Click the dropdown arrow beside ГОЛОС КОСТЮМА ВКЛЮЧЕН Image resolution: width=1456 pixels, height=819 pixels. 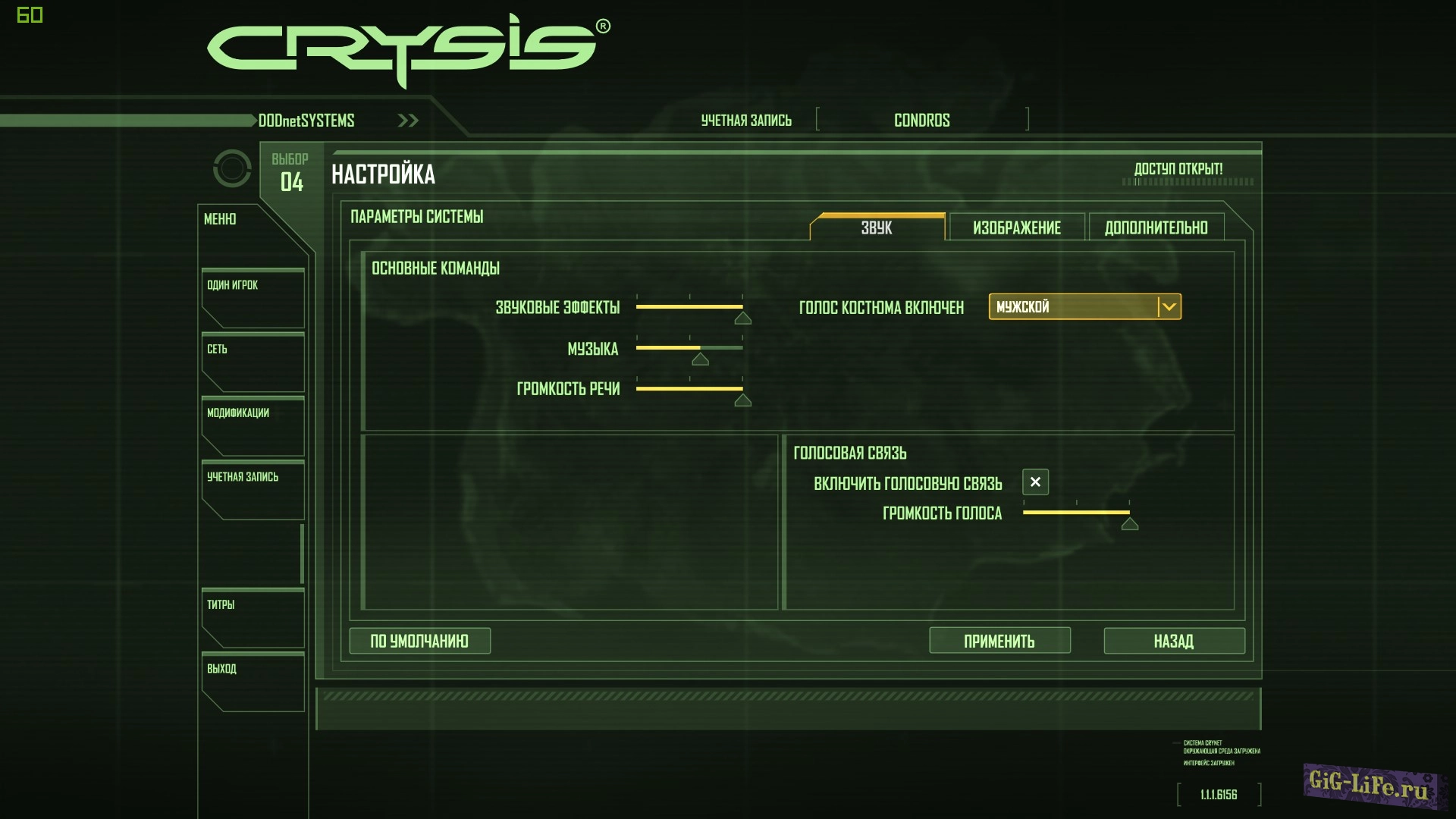coord(1169,307)
